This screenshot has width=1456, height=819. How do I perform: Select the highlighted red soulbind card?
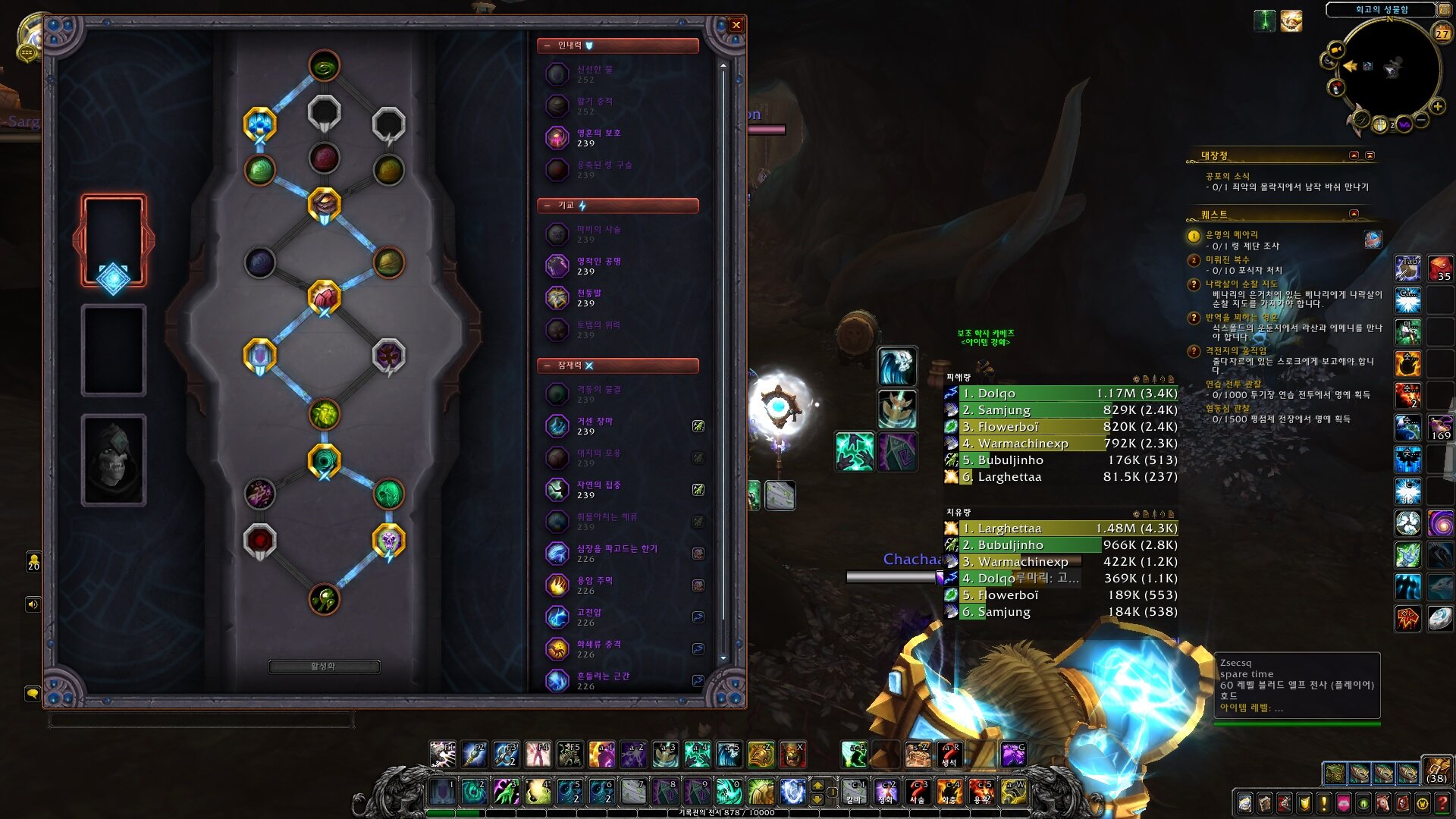(114, 240)
